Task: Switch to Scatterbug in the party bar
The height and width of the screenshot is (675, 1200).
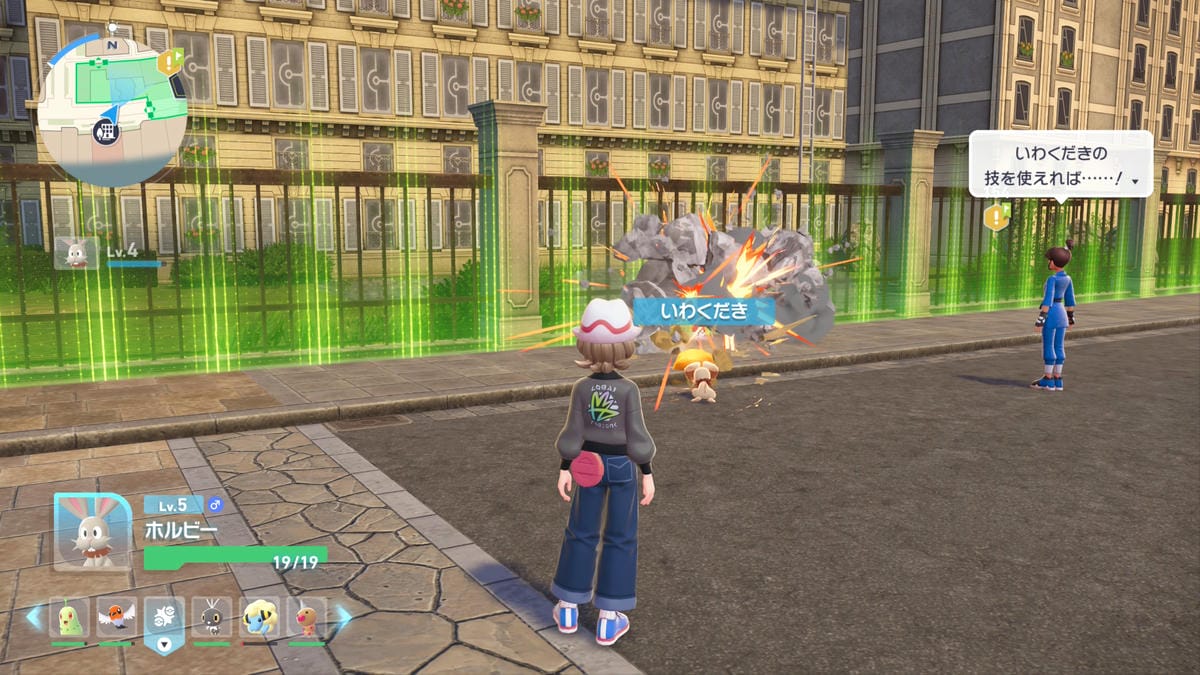Action: (212, 618)
